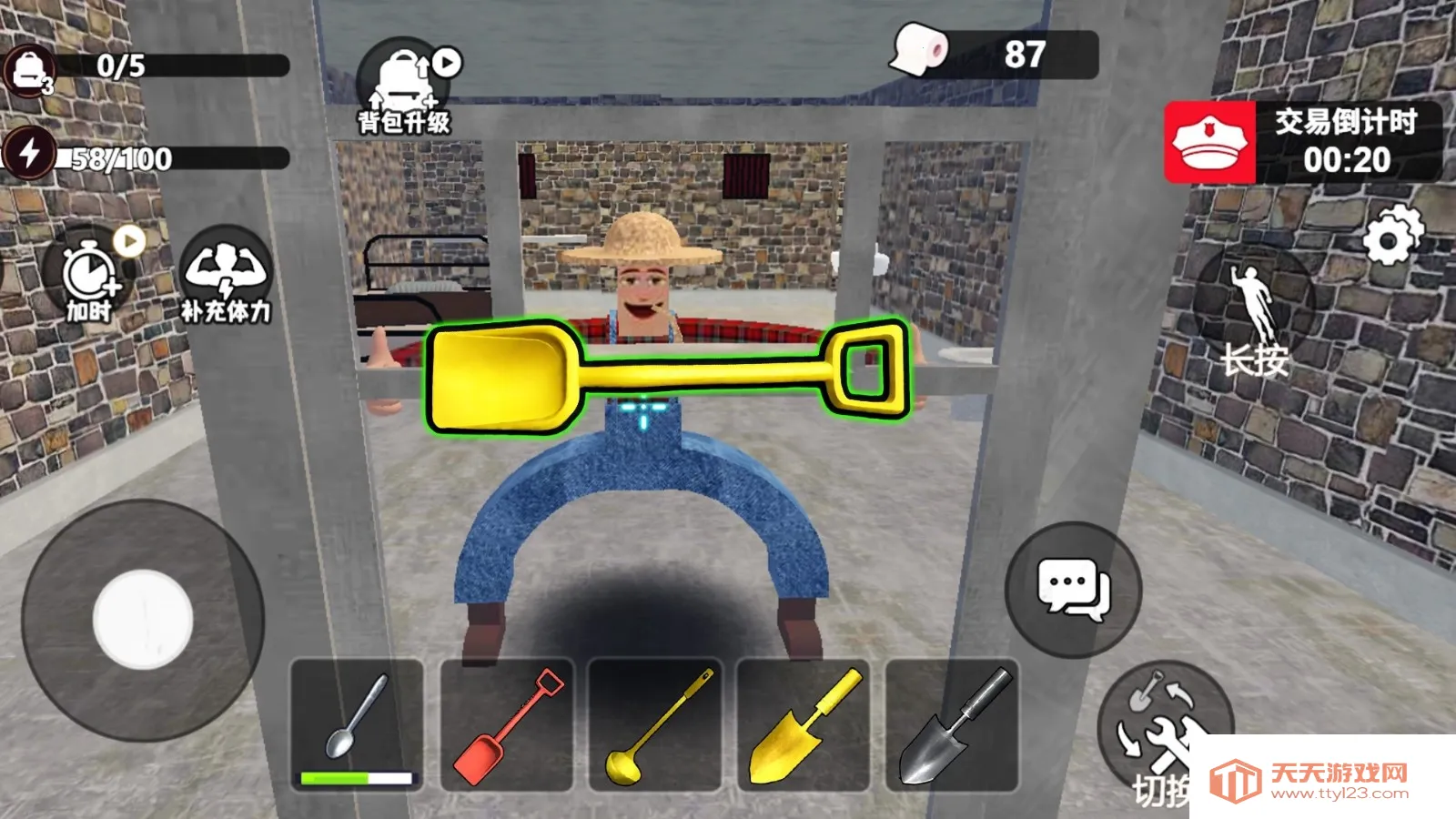
Task: Equip the golden trowel
Action: coord(801,723)
